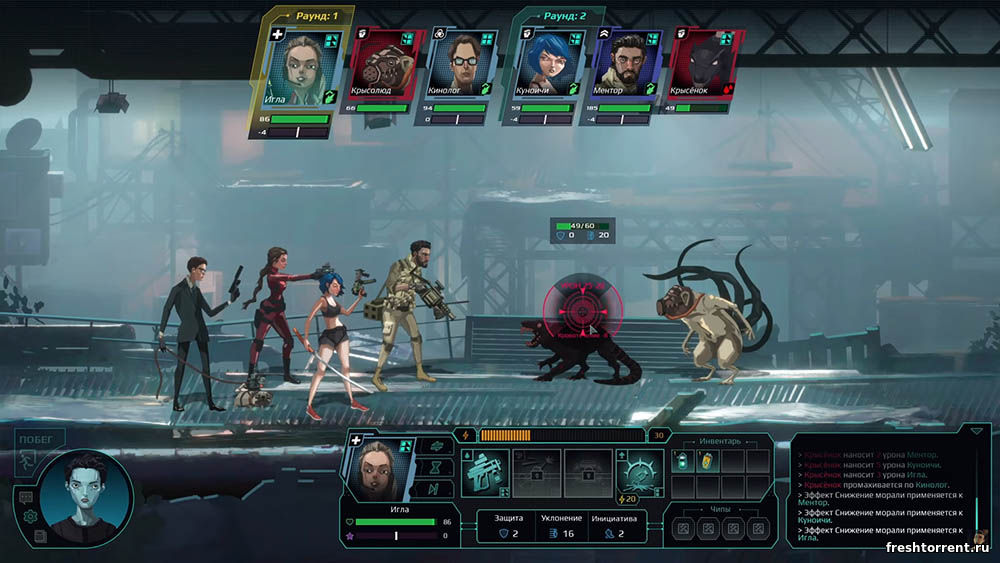Screen dimensions: 1000x563
Task: Use the yellow battery inventory item
Action: coord(708,461)
